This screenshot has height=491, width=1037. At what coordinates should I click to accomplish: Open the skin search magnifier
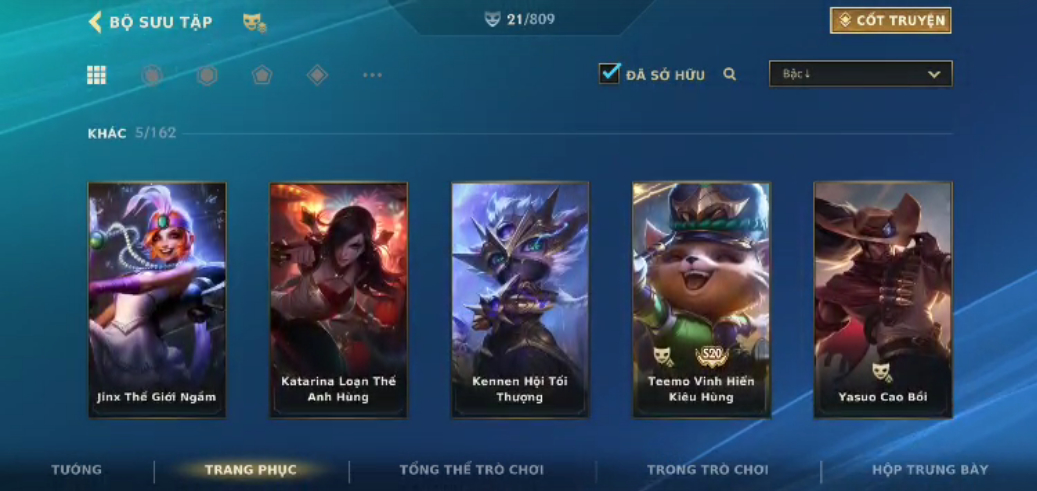(730, 74)
